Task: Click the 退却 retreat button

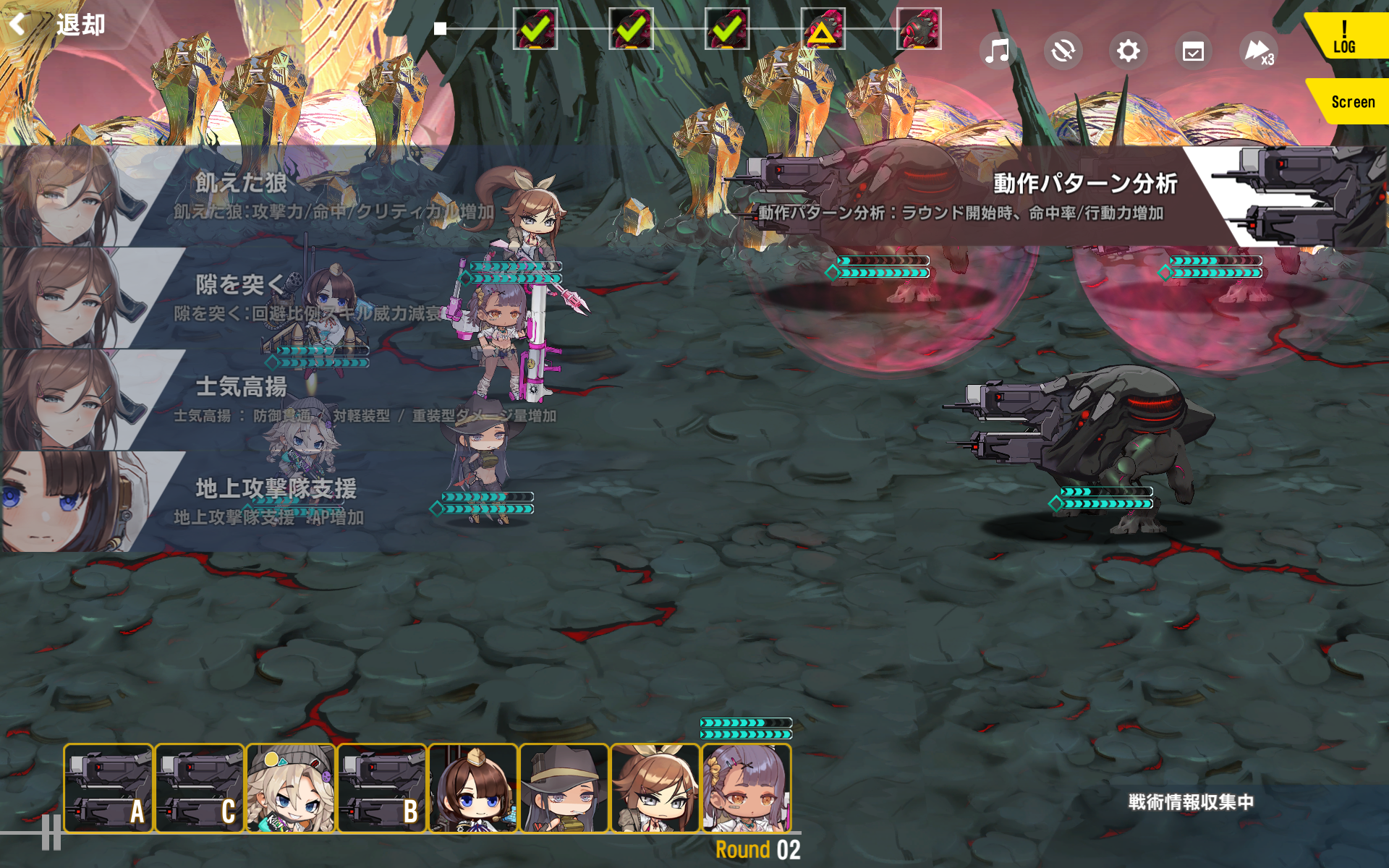Action: 59,25
